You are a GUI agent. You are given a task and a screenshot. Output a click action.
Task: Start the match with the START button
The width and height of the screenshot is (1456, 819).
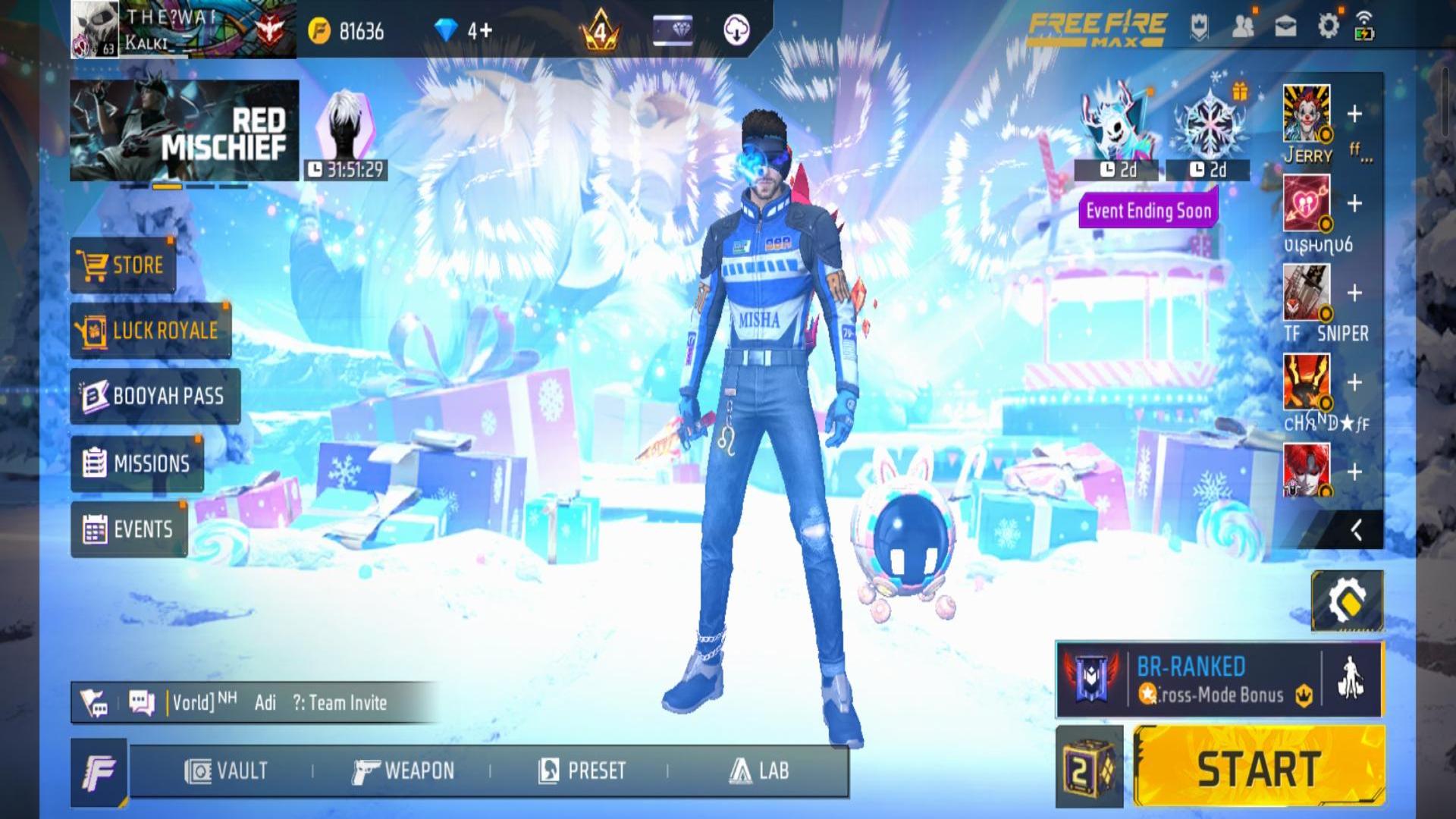coord(1259,767)
